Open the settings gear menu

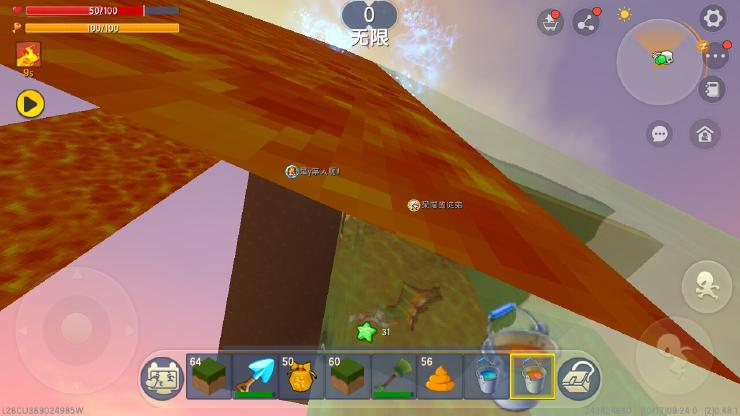pos(712,17)
